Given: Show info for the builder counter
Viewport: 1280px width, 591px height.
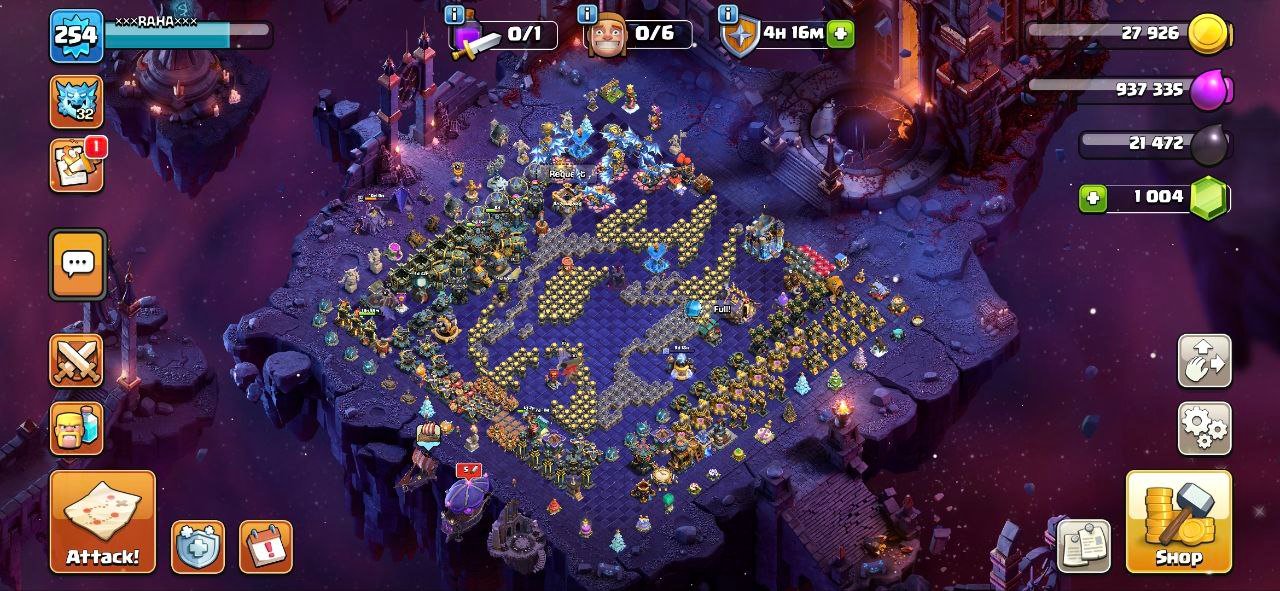Looking at the screenshot, I should [x=587, y=14].
